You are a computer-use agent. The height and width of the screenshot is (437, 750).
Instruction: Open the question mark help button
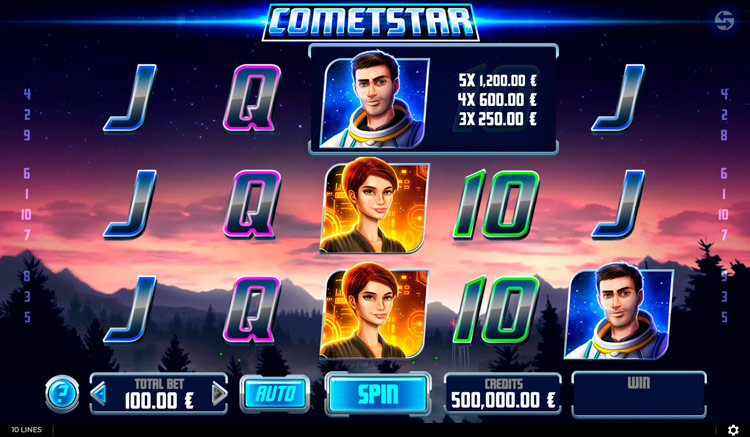coord(62,394)
